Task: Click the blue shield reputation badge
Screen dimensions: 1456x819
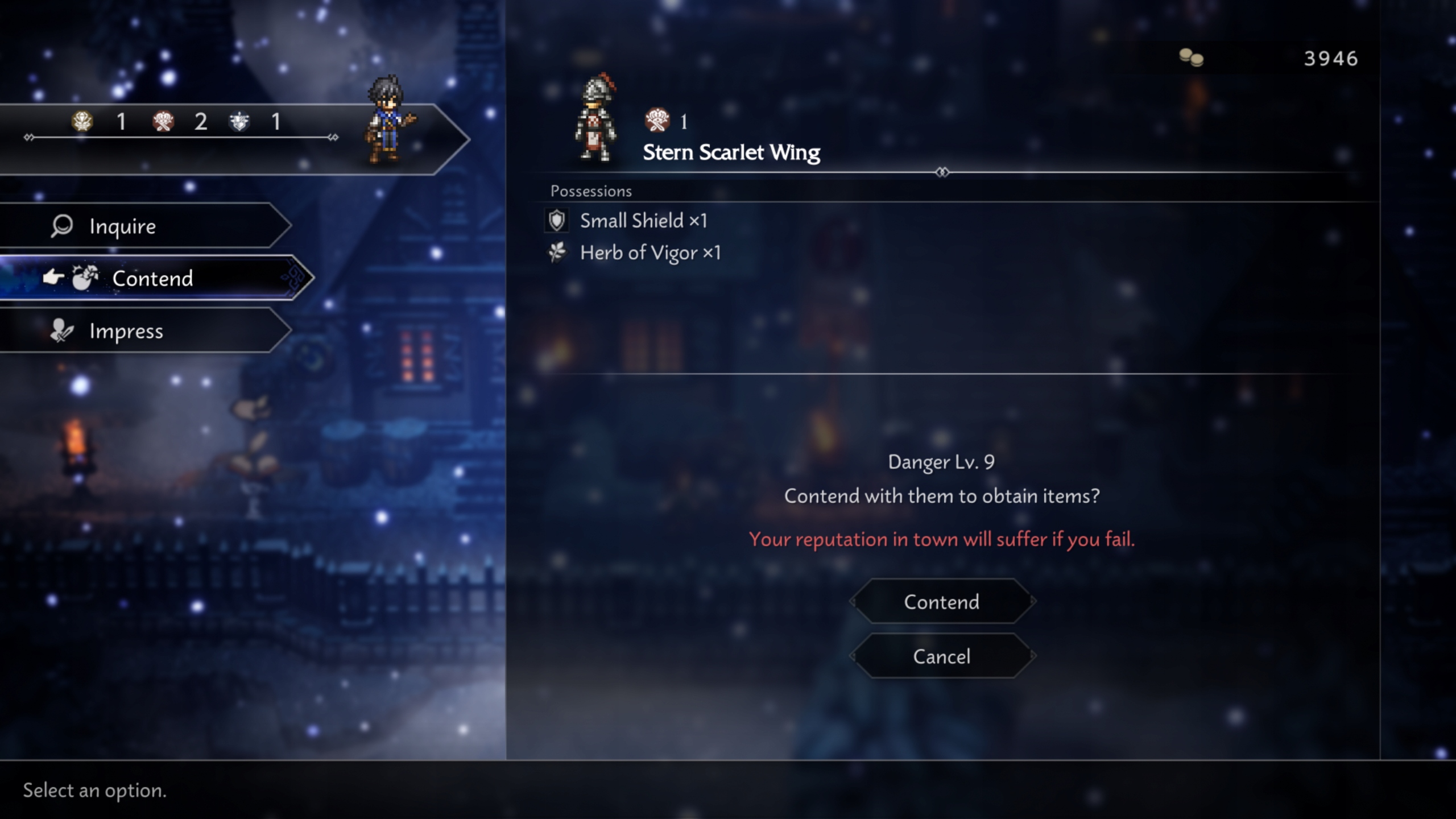Action: (241, 122)
